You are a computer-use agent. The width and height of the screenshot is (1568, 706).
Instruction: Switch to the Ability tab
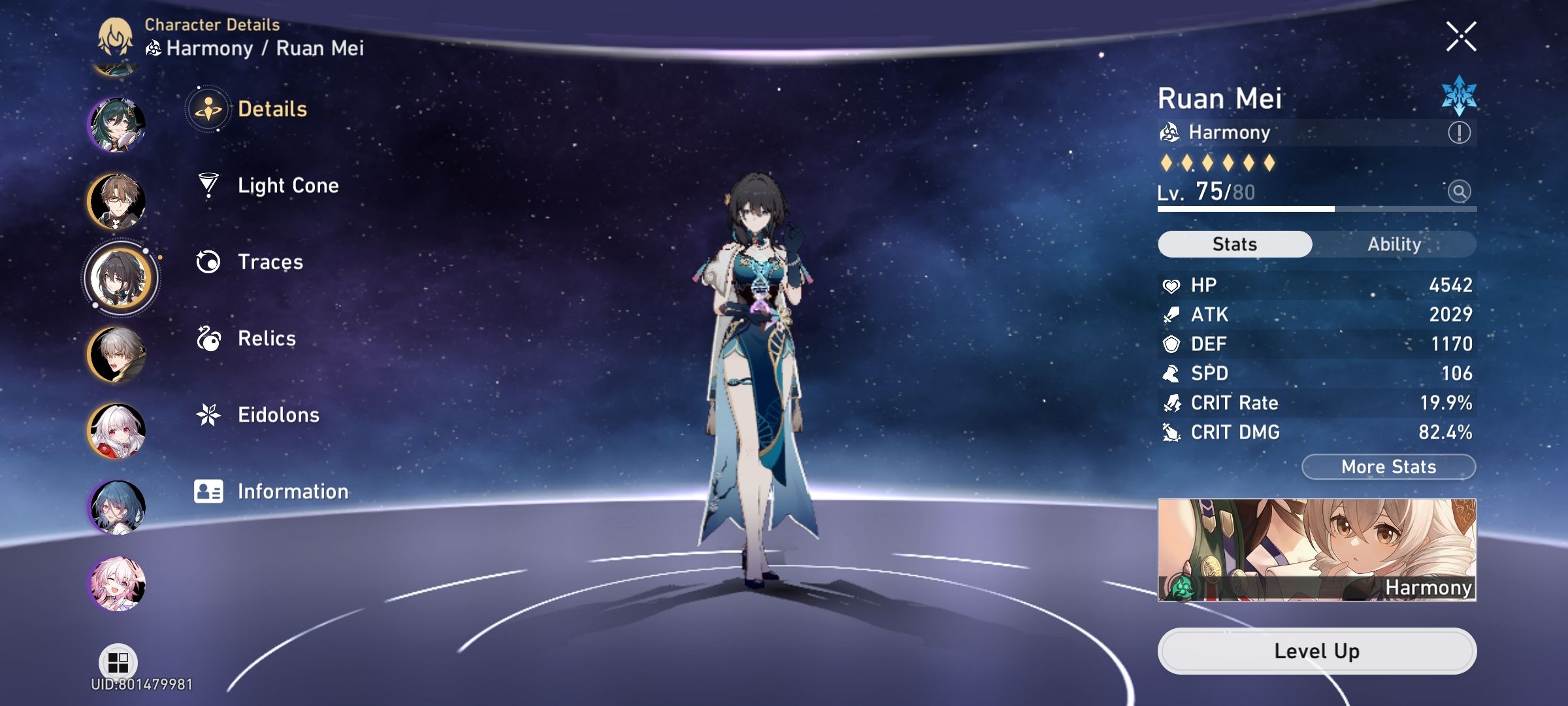[x=1395, y=244]
